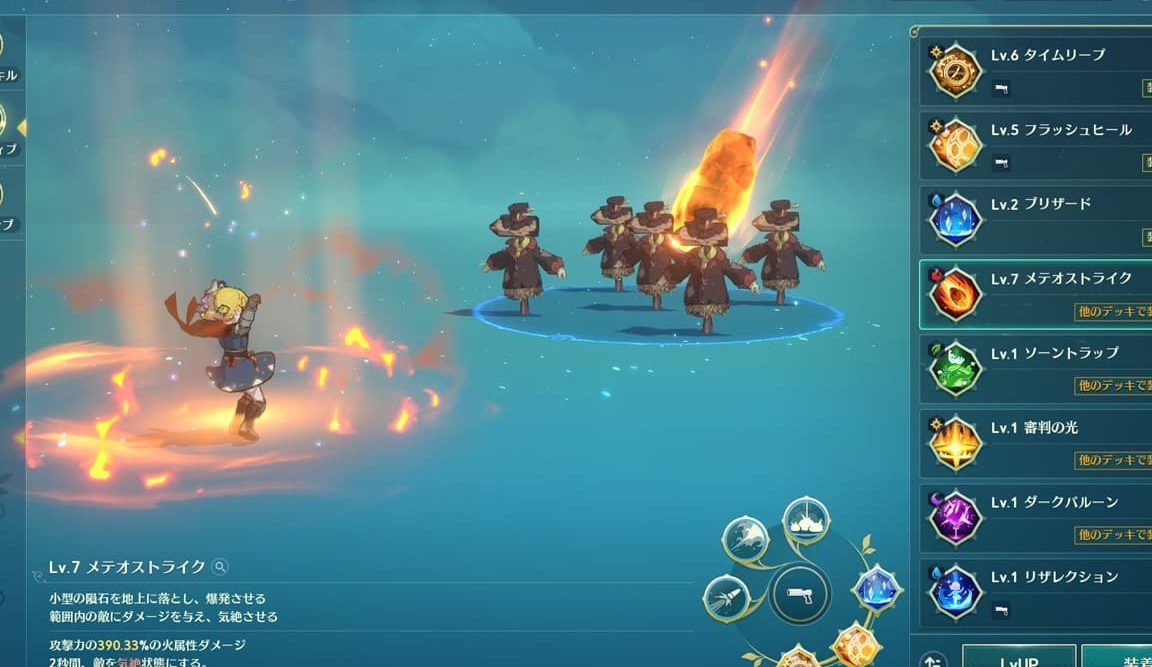
Task: Select the blue ice crystal wheel slot
Action: coord(876,587)
